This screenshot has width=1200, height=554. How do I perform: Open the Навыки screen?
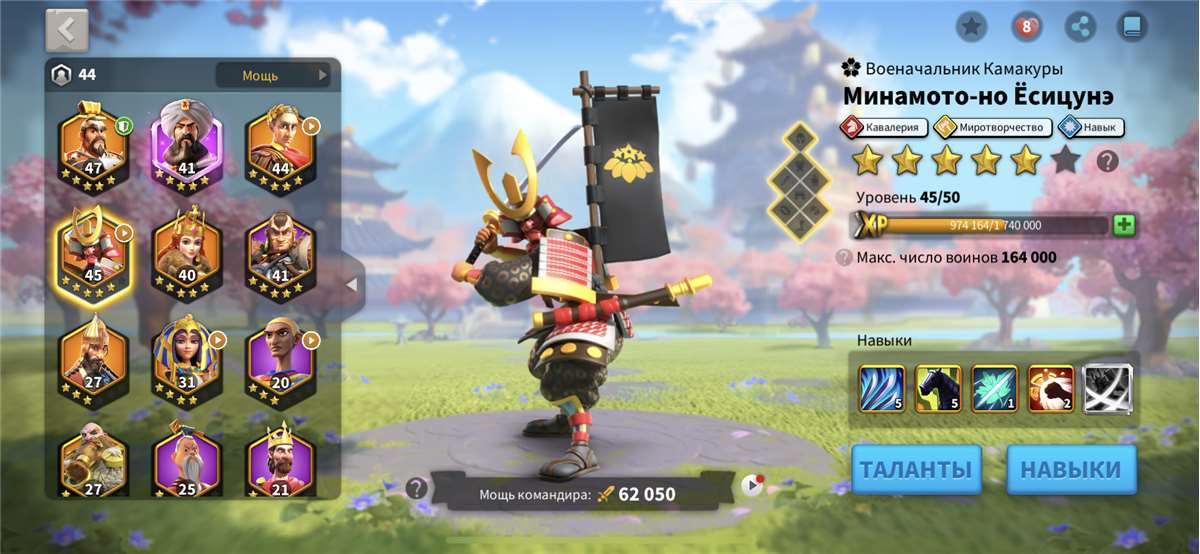tap(1071, 469)
